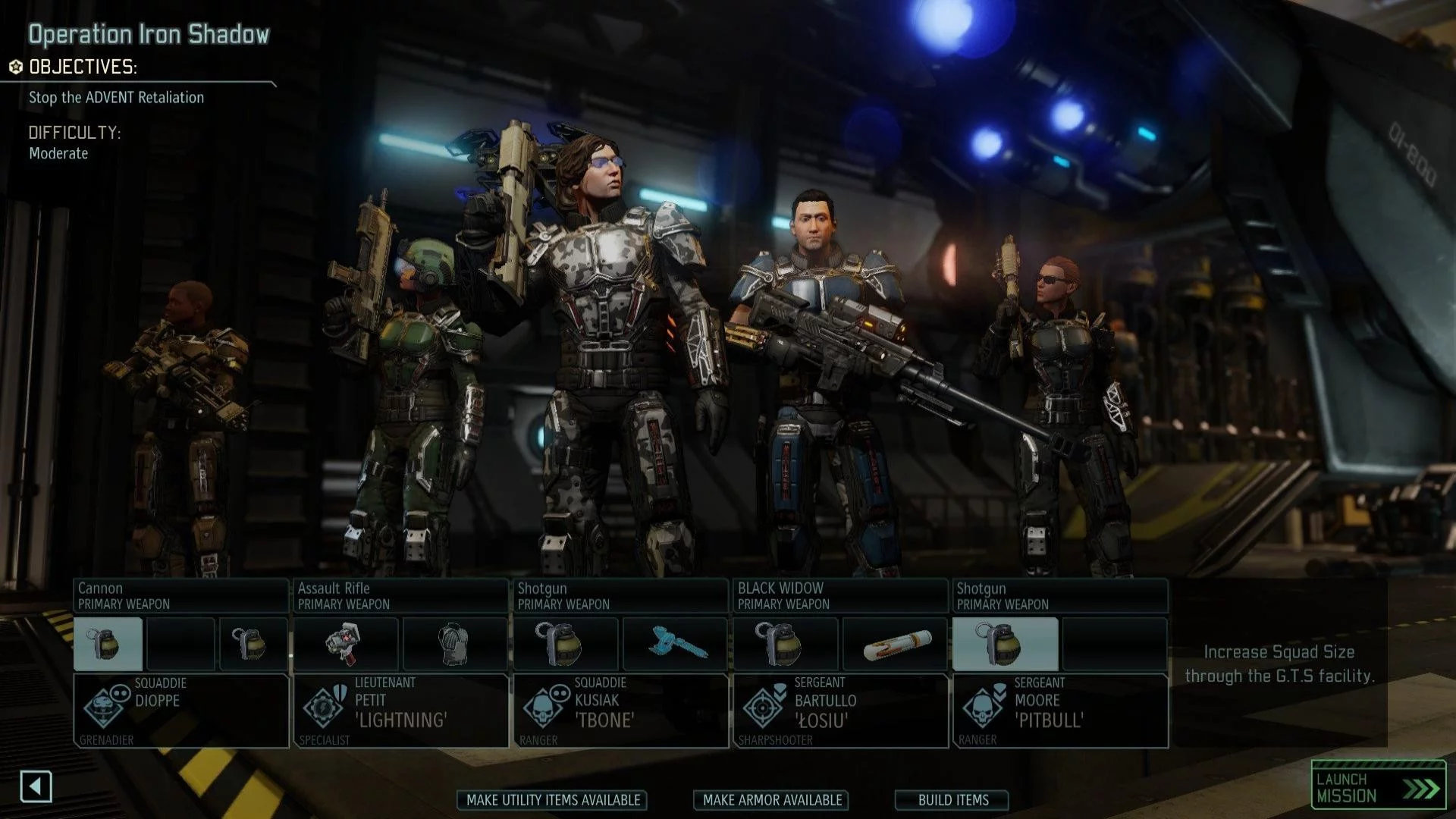Image resolution: width=1456 pixels, height=819 pixels.
Task: Go back with the arrow button
Action: click(x=36, y=786)
